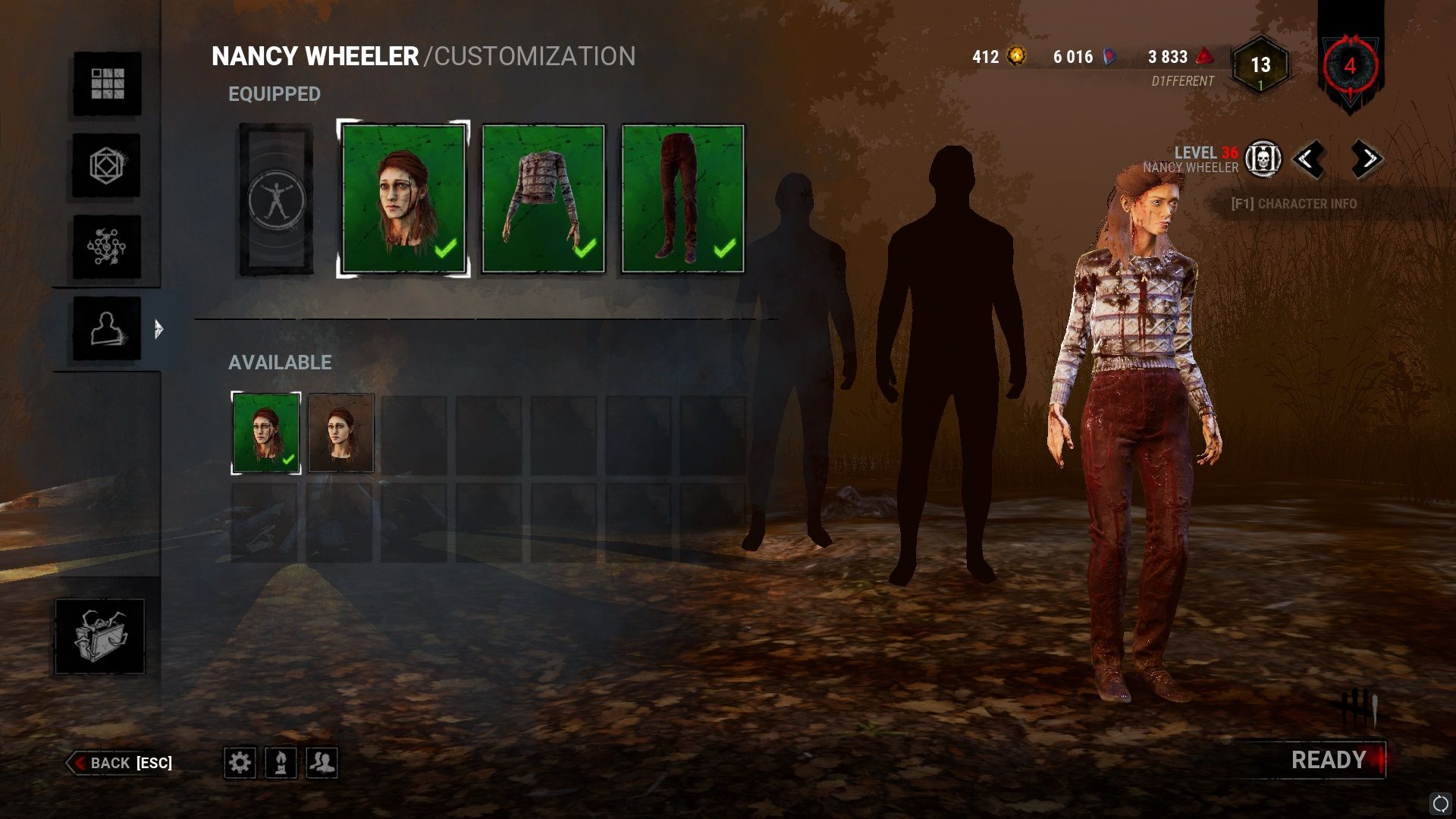The height and width of the screenshot is (819, 1456).
Task: Click the red Archives emblem at top right
Action: pos(1349,68)
